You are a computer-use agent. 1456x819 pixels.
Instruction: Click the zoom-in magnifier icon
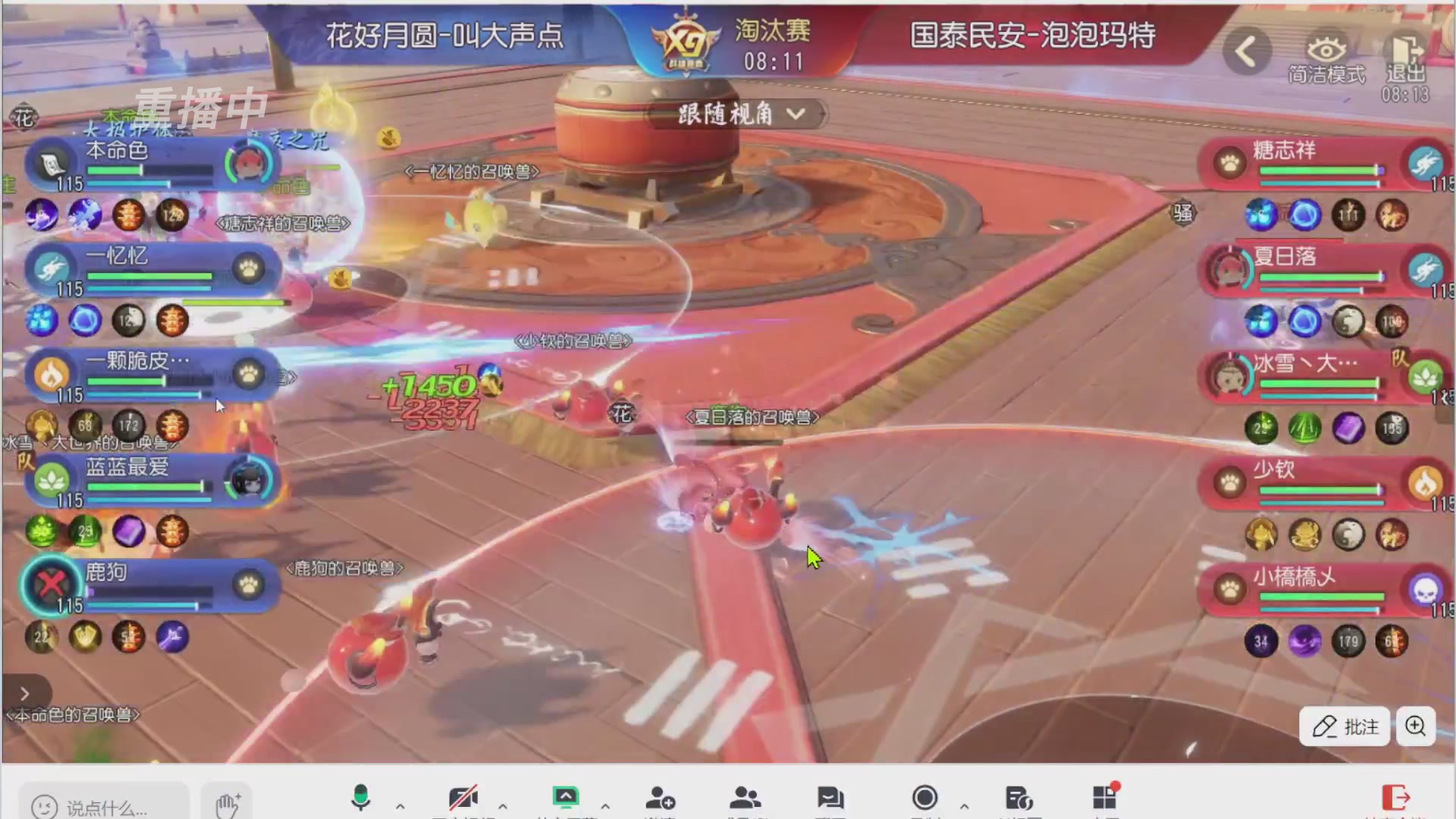click(1415, 726)
